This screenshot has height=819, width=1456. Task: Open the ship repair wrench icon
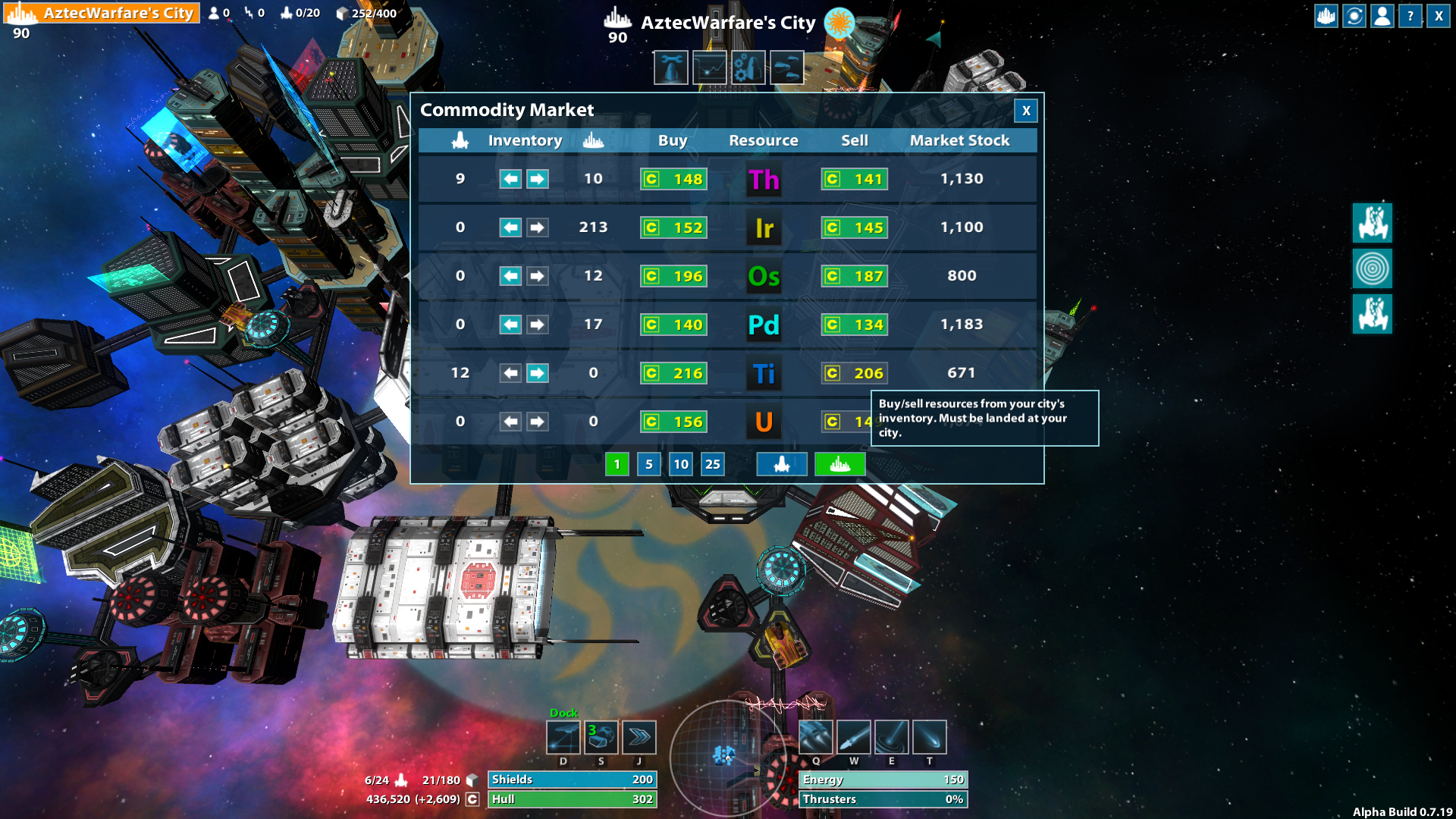pos(670,67)
